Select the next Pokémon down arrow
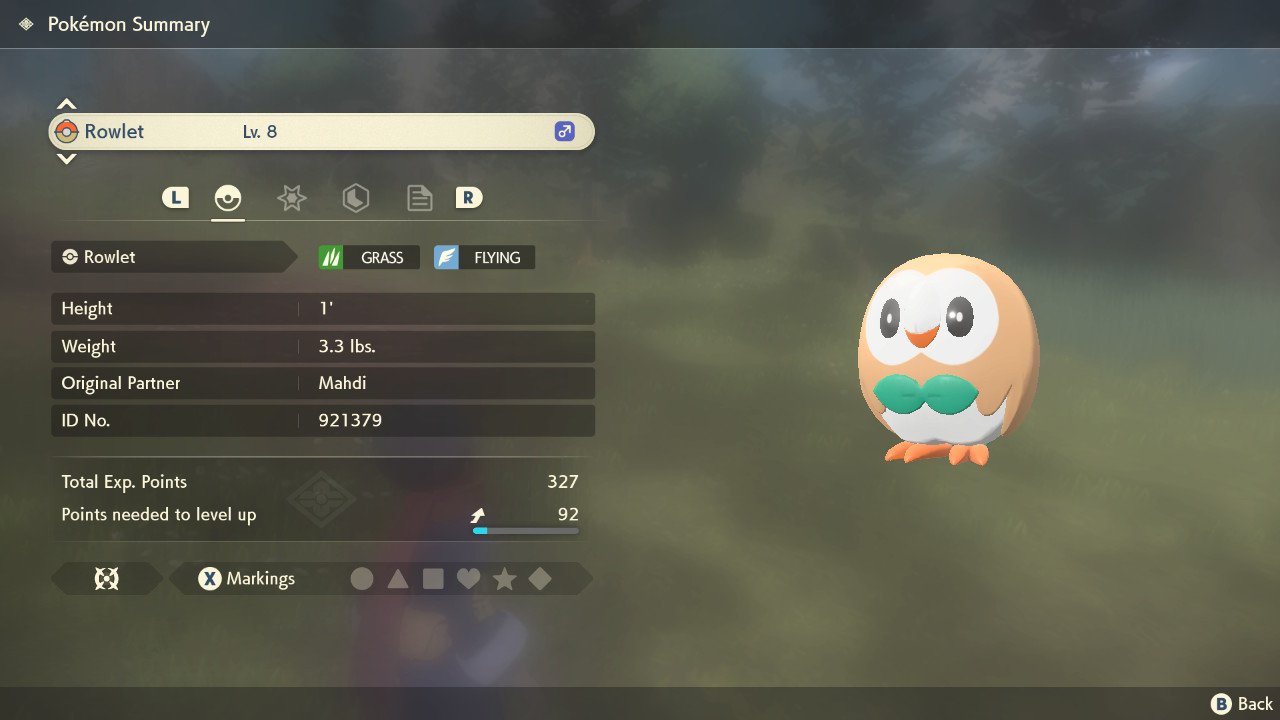 click(x=66, y=158)
